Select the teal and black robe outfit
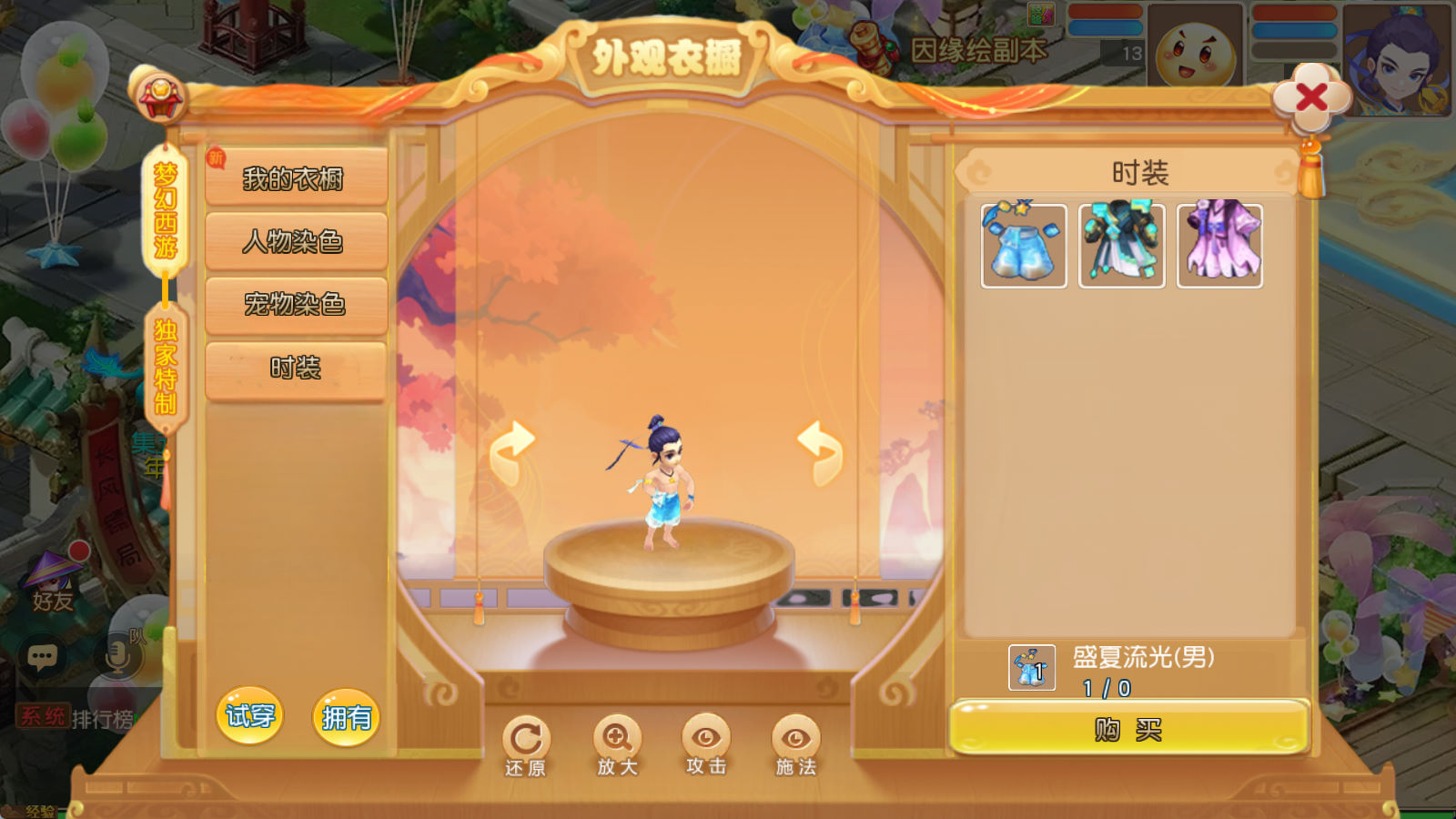The width and height of the screenshot is (1456, 819). click(1121, 246)
